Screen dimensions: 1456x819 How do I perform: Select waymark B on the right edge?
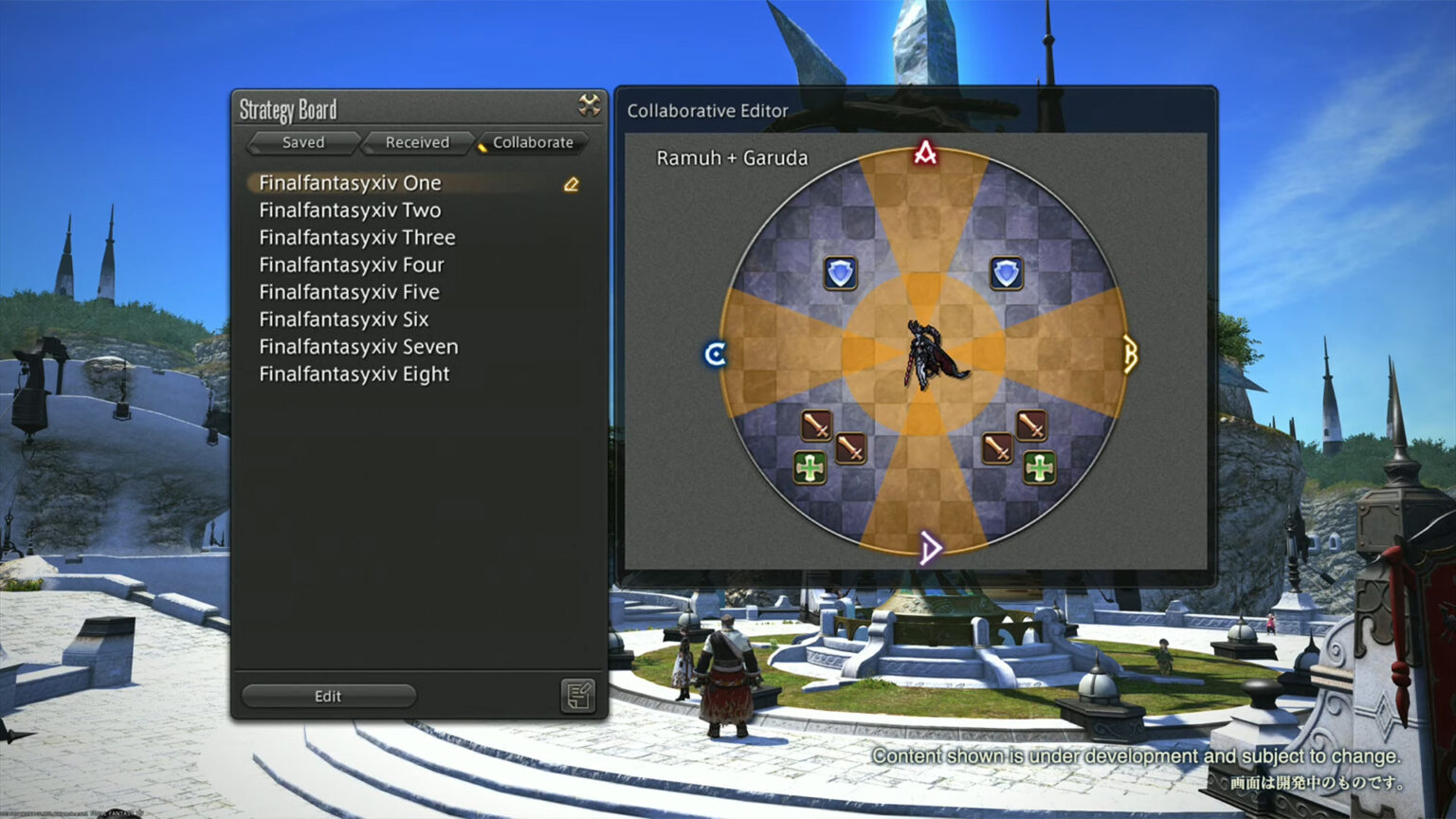(x=1128, y=354)
